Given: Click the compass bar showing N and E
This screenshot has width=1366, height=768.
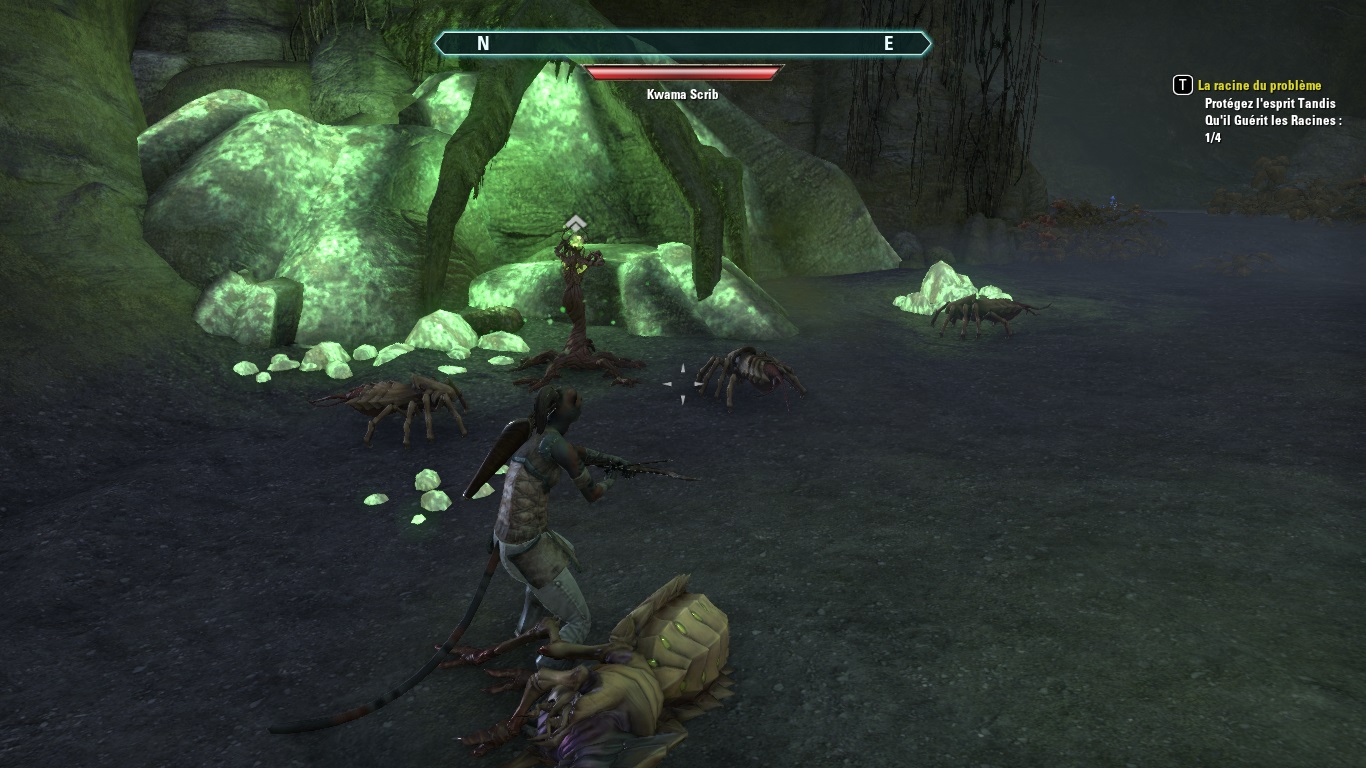Looking at the screenshot, I should 683,43.
